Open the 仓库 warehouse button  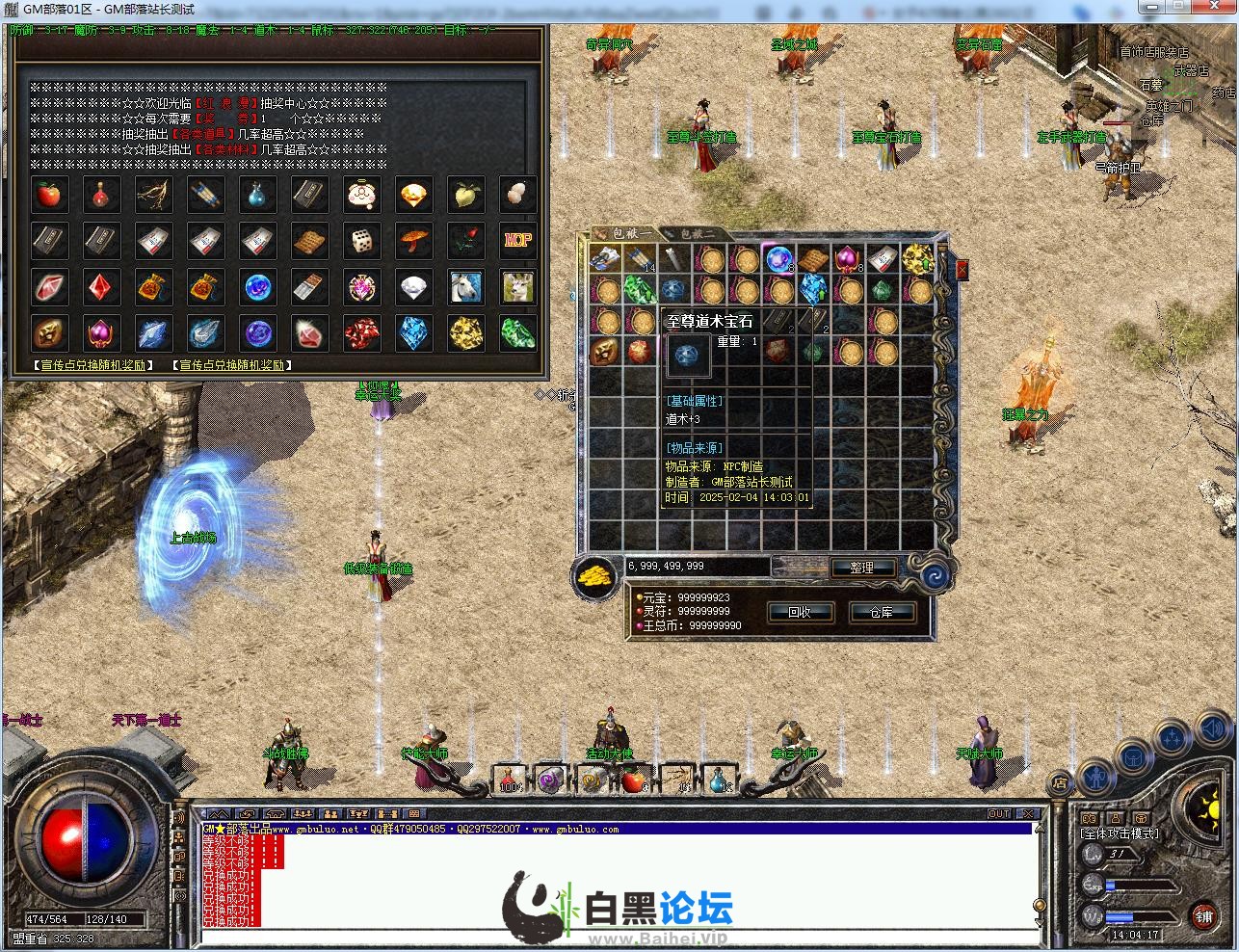881,612
